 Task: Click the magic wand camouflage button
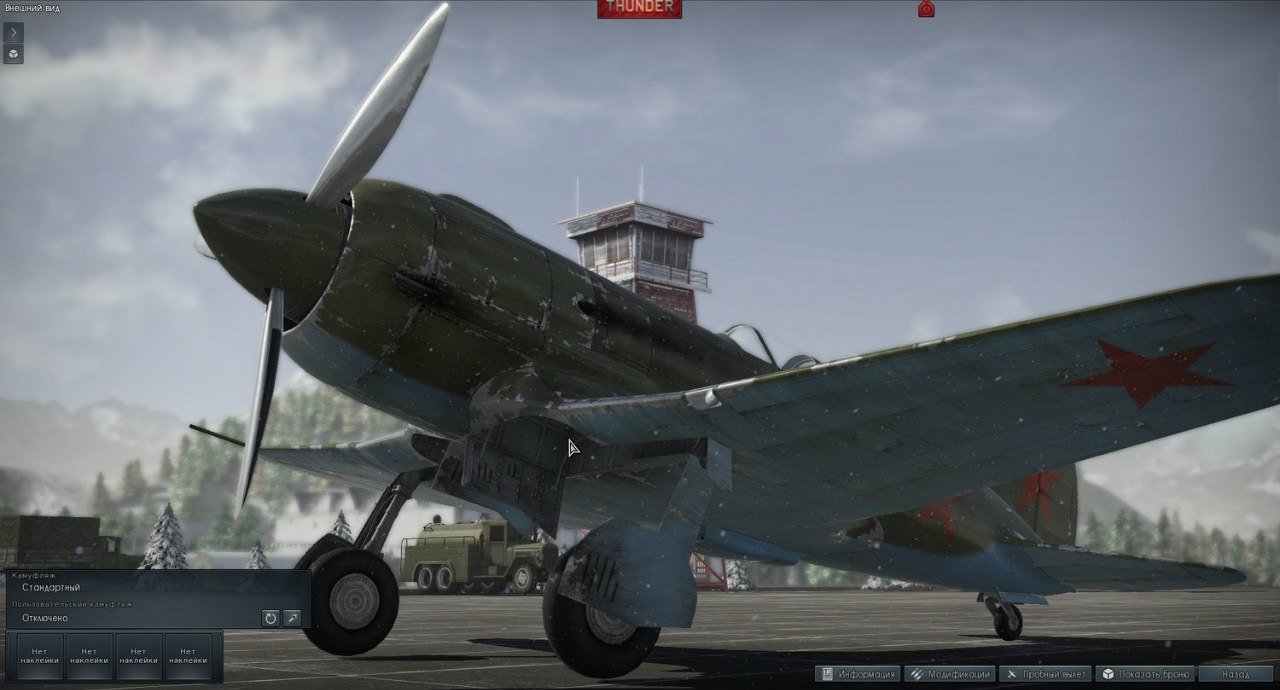point(292,618)
